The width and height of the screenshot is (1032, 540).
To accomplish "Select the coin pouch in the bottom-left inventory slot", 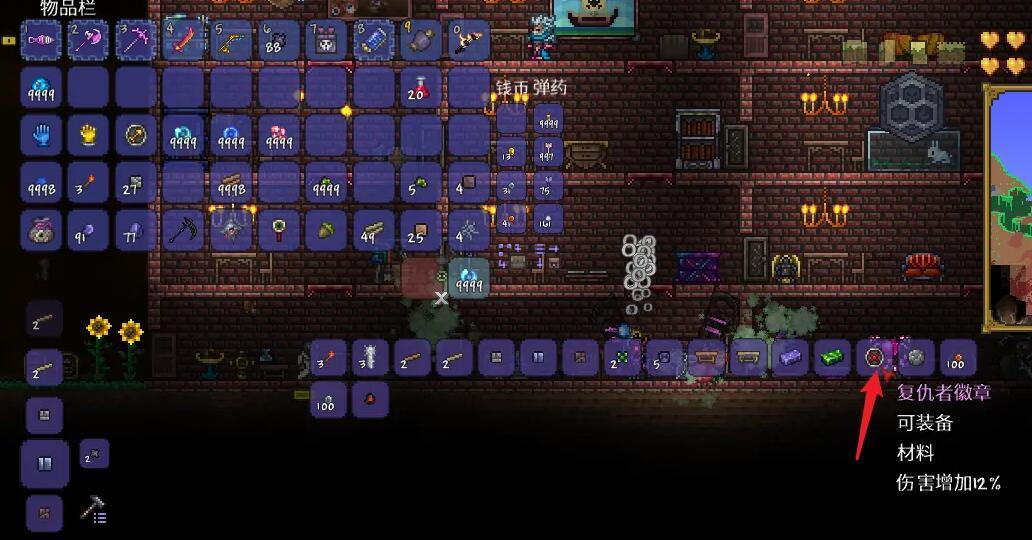I will point(41,230).
